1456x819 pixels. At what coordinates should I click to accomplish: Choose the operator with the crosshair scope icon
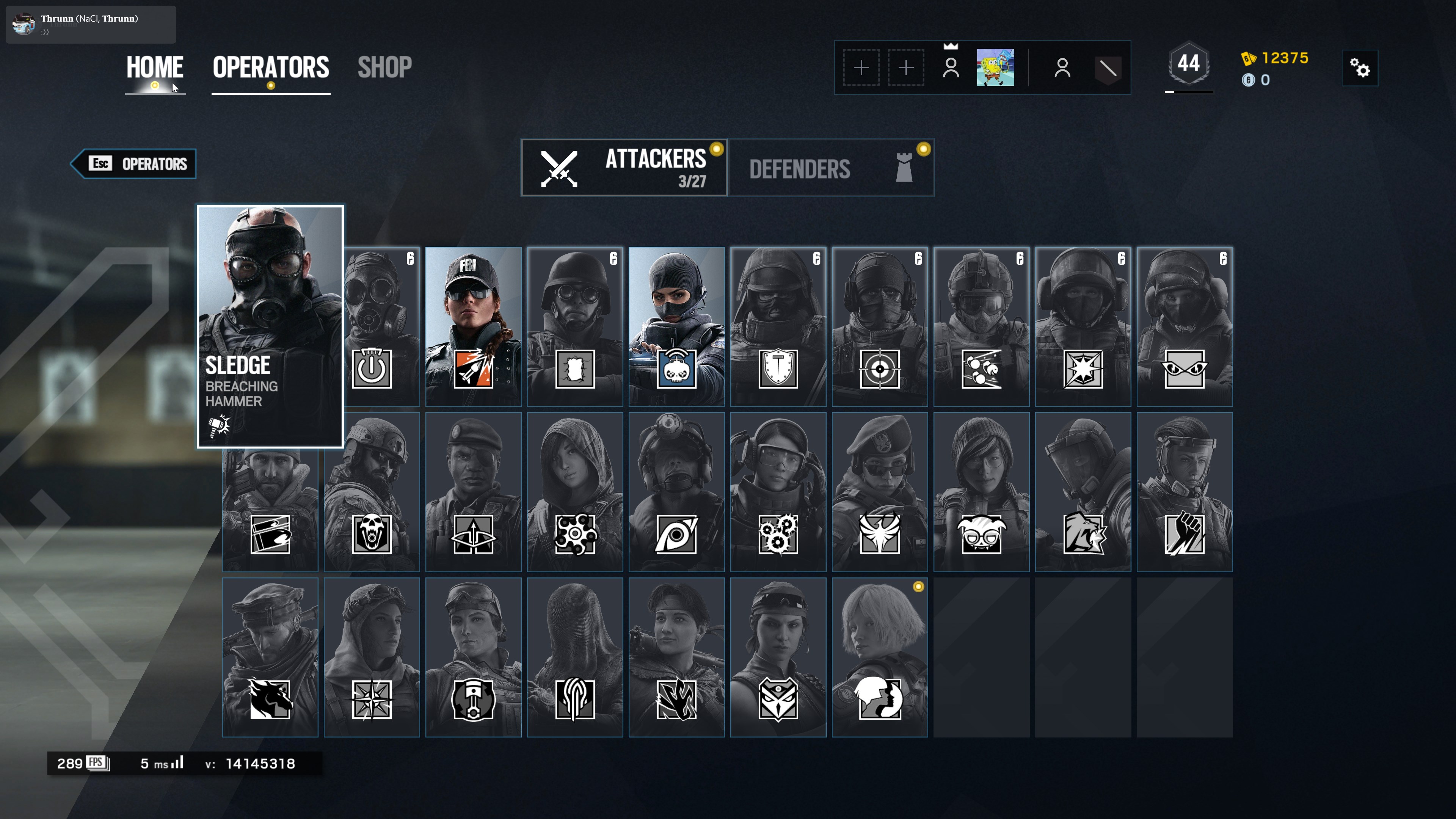coord(880,326)
